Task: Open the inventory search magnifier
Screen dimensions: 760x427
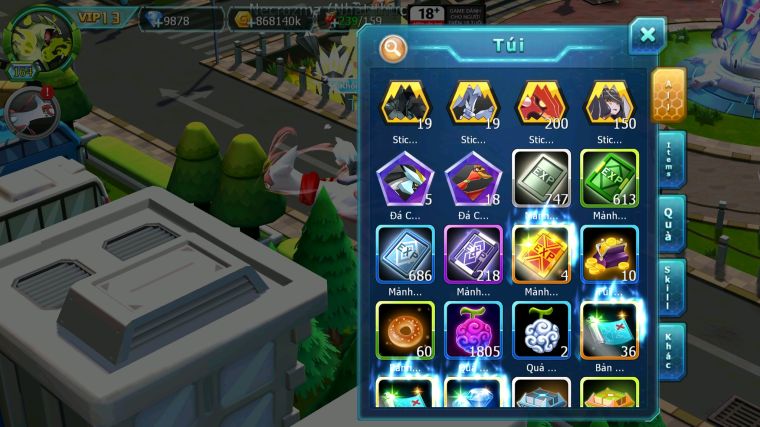Action: coord(393,47)
